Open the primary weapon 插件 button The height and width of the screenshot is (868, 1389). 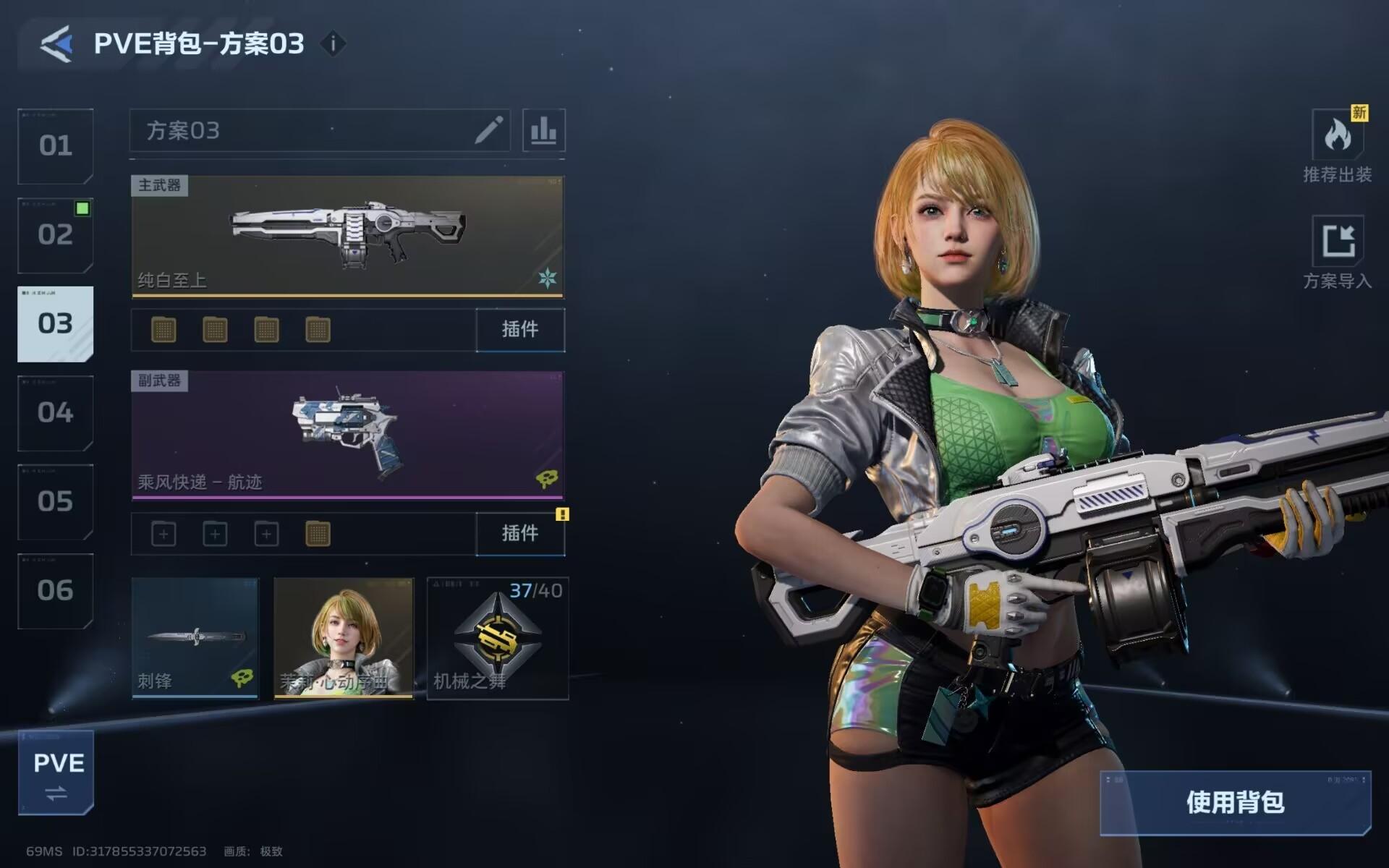(520, 330)
